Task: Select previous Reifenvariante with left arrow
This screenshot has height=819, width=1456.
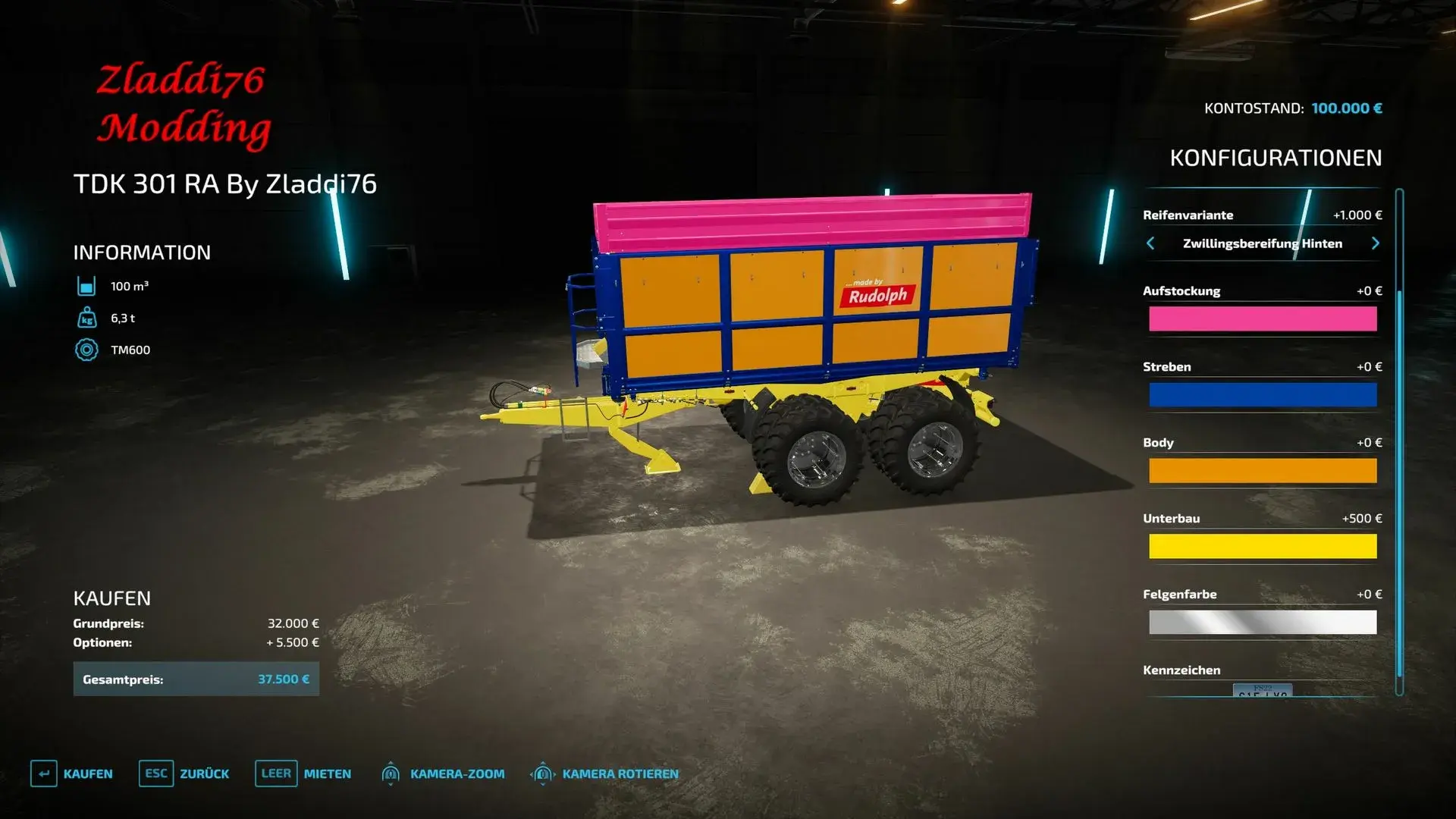Action: click(1150, 243)
